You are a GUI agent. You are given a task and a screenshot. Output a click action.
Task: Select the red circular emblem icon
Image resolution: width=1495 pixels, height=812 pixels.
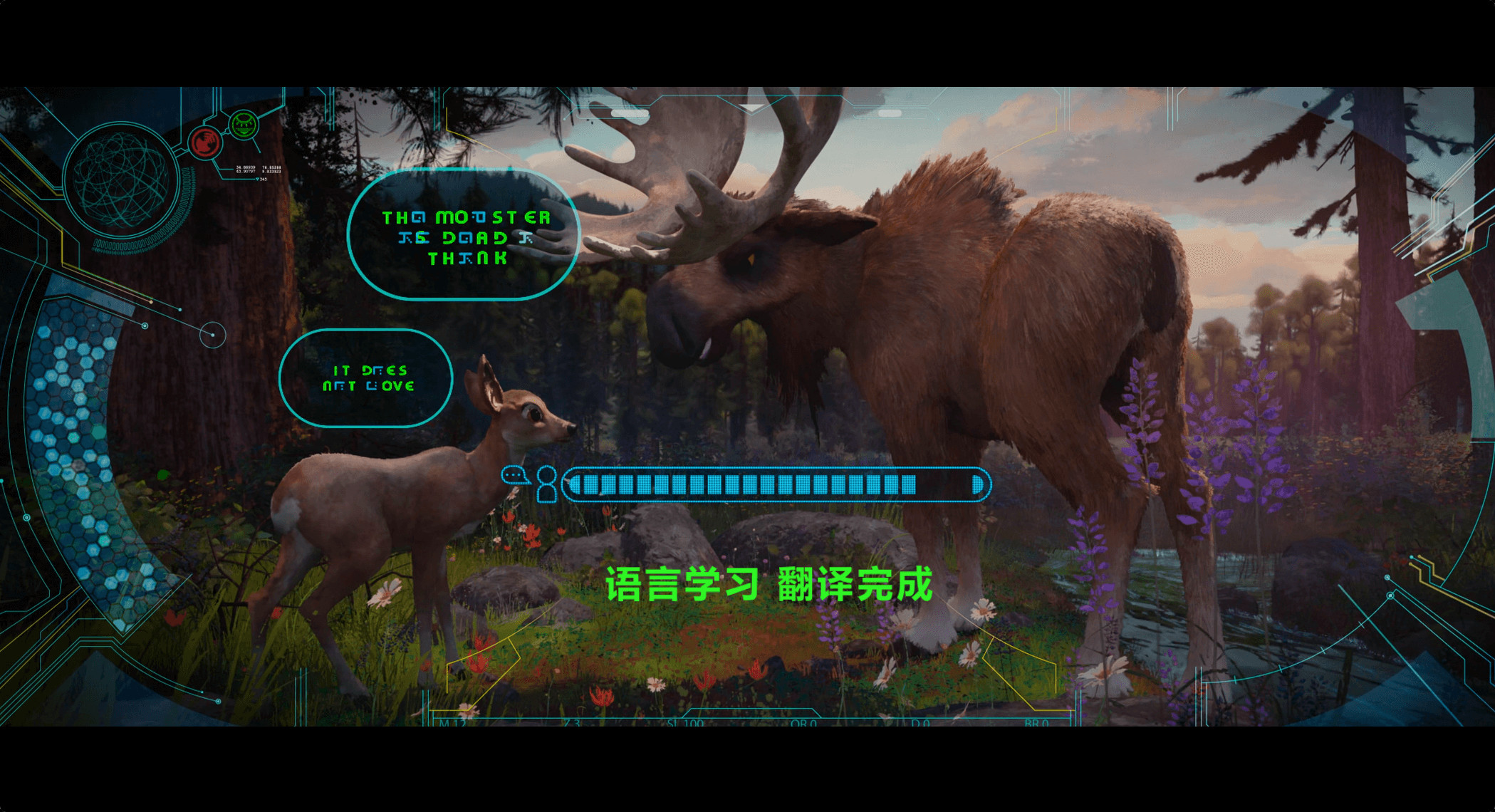(205, 142)
